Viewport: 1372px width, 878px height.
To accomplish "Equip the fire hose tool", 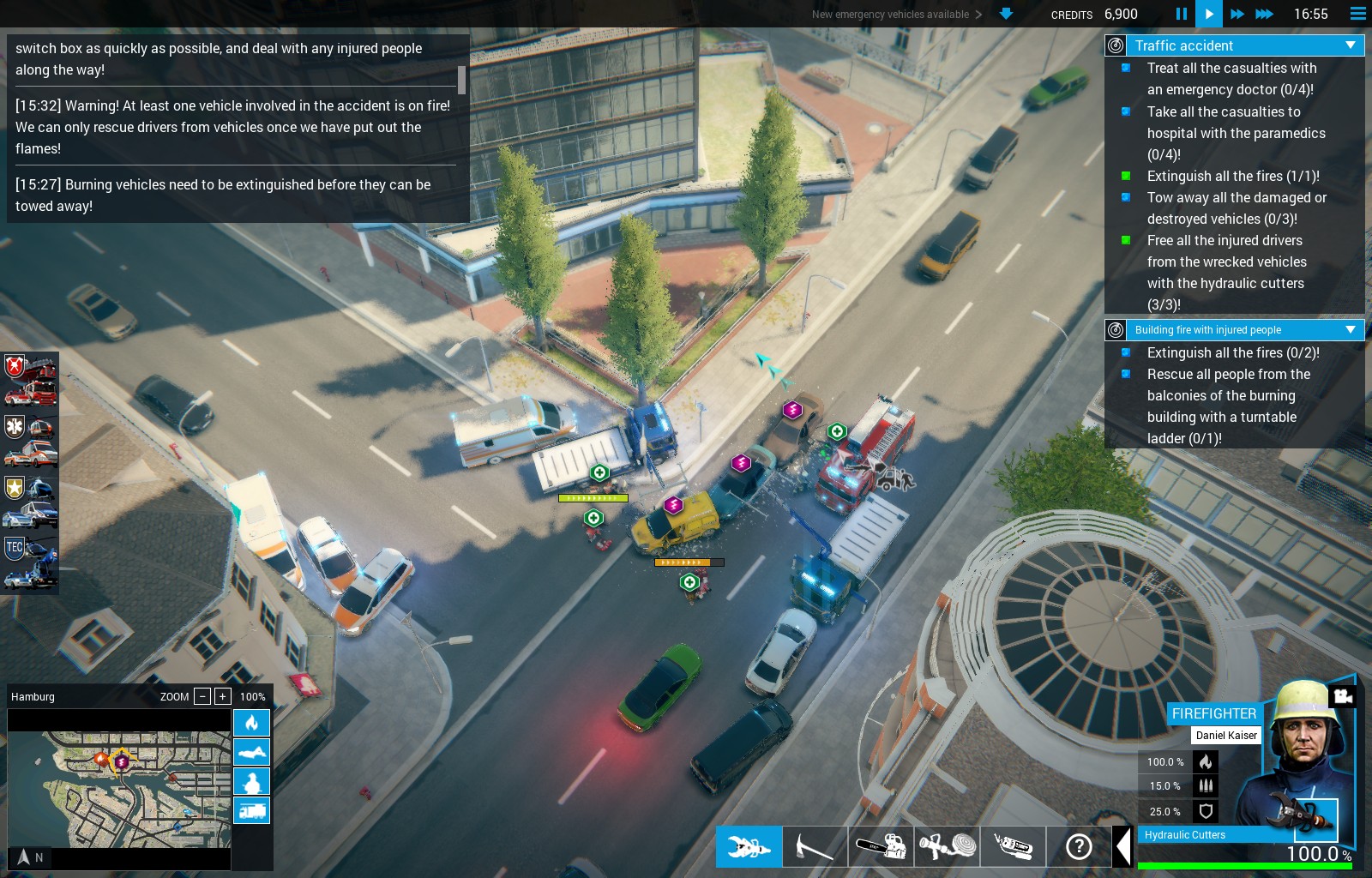I will (947, 847).
